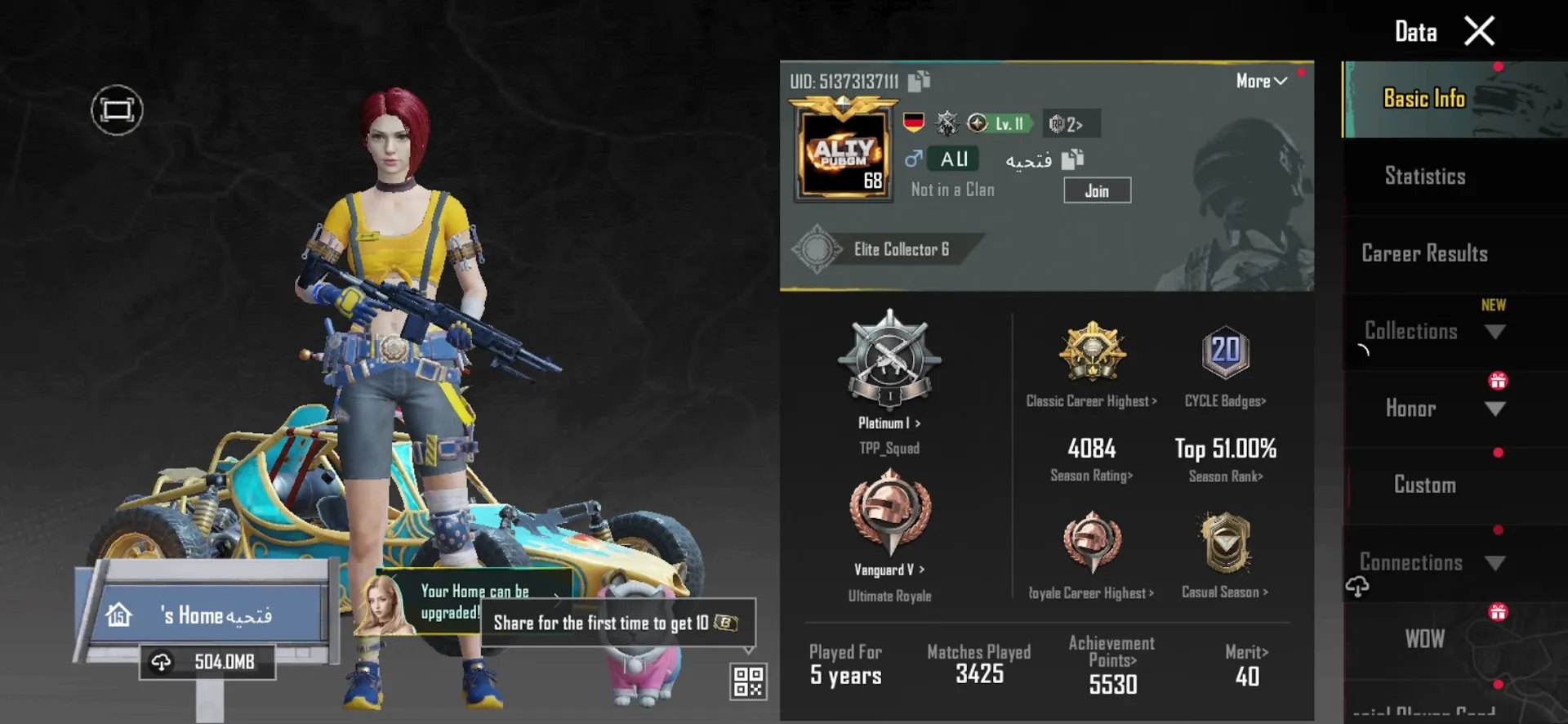The height and width of the screenshot is (724, 1568).
Task: Open the Career Results tab
Action: (x=1424, y=254)
